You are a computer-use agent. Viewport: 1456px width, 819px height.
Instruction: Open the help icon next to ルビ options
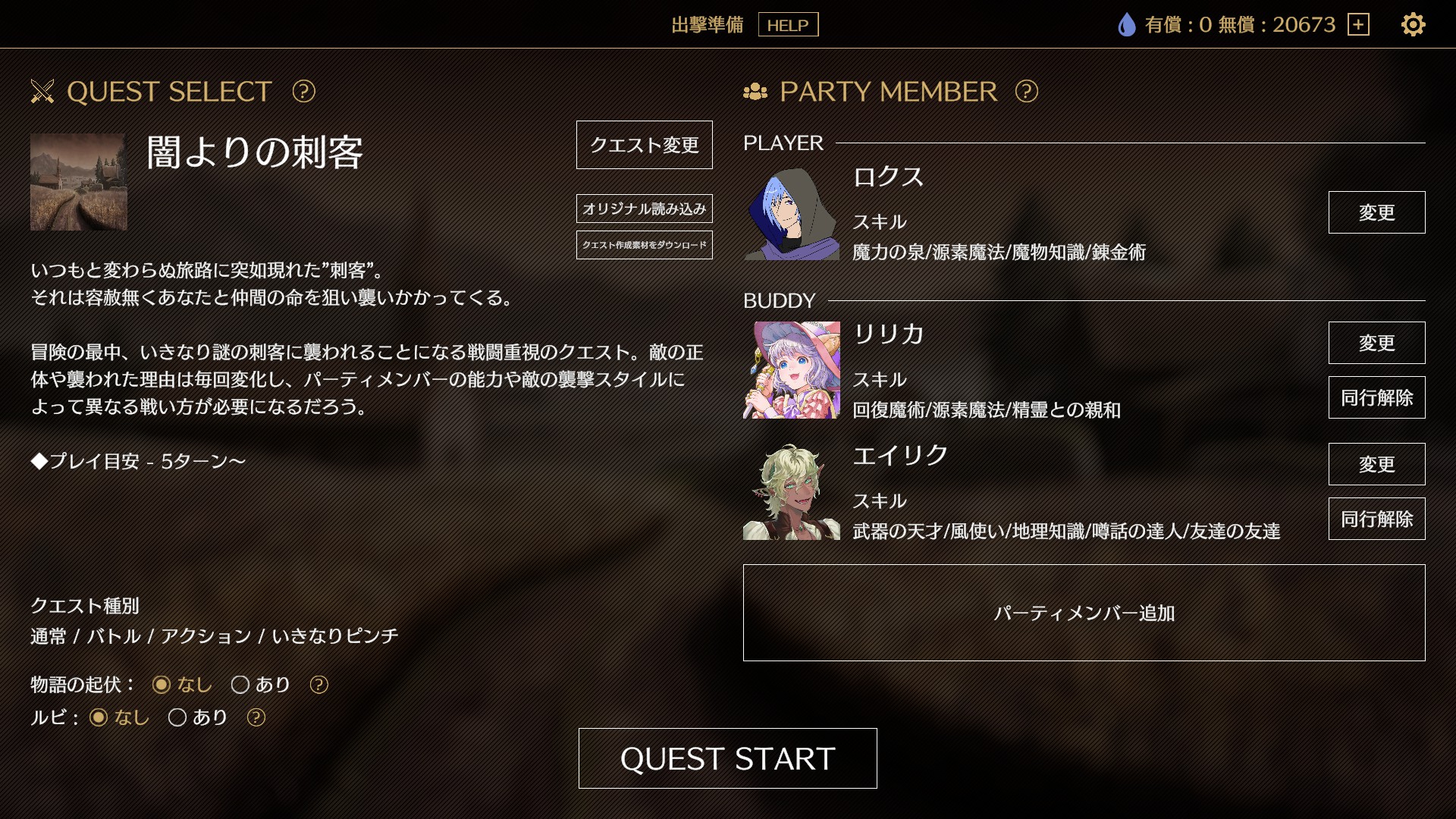[256, 717]
